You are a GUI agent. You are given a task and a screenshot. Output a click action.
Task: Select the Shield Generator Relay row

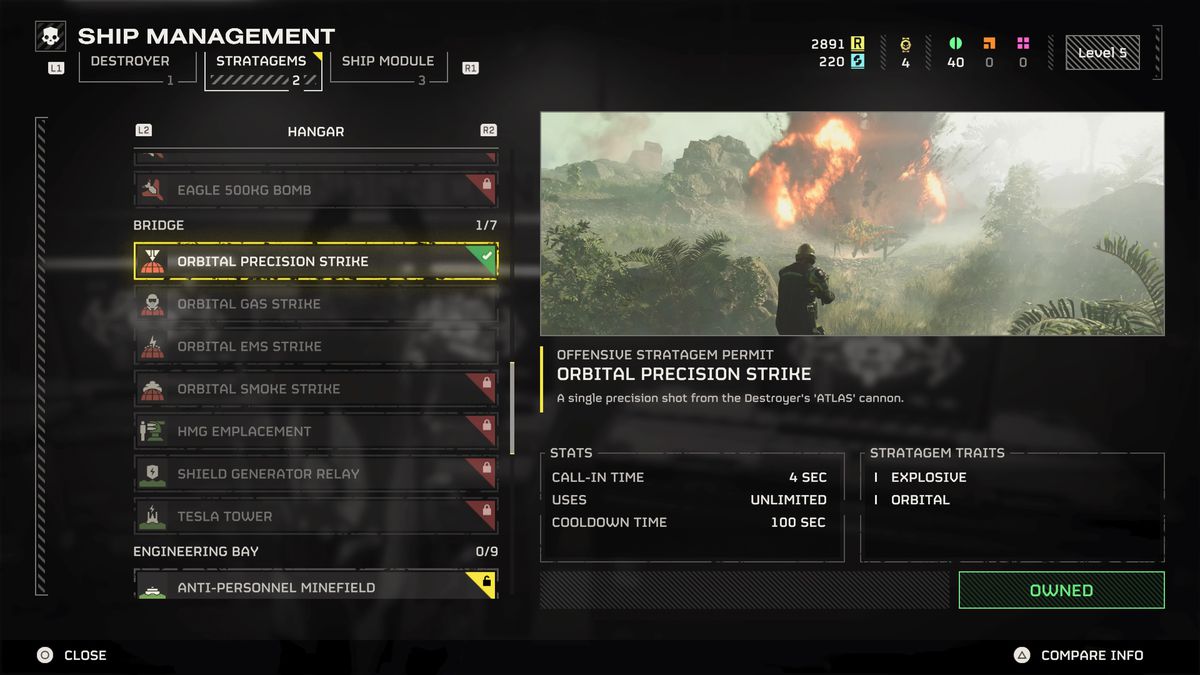[x=315, y=474]
